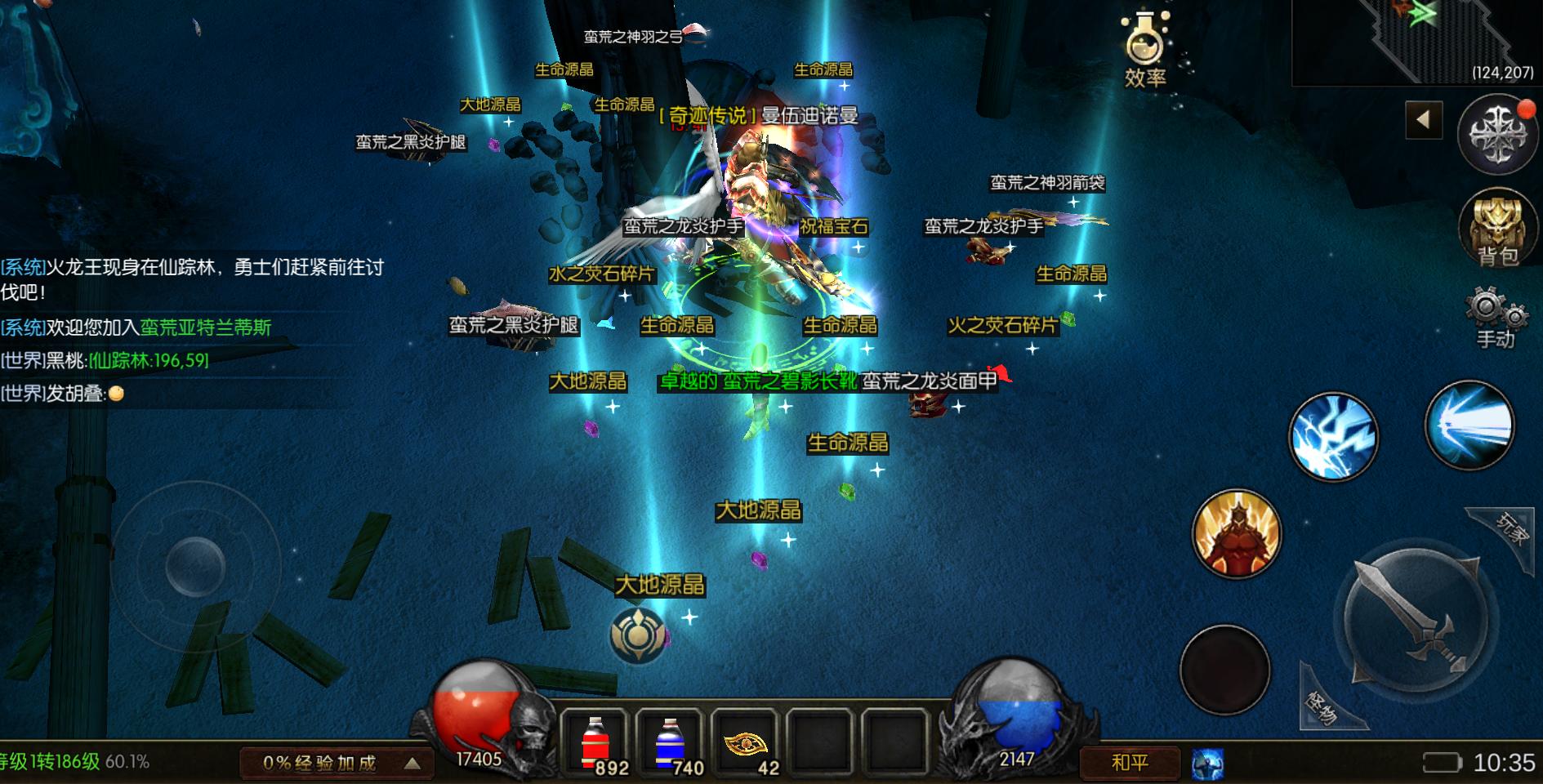Viewport: 1543px width, 784px height.
Task: Open the main menu emblem with red dot
Action: [x=1498, y=135]
